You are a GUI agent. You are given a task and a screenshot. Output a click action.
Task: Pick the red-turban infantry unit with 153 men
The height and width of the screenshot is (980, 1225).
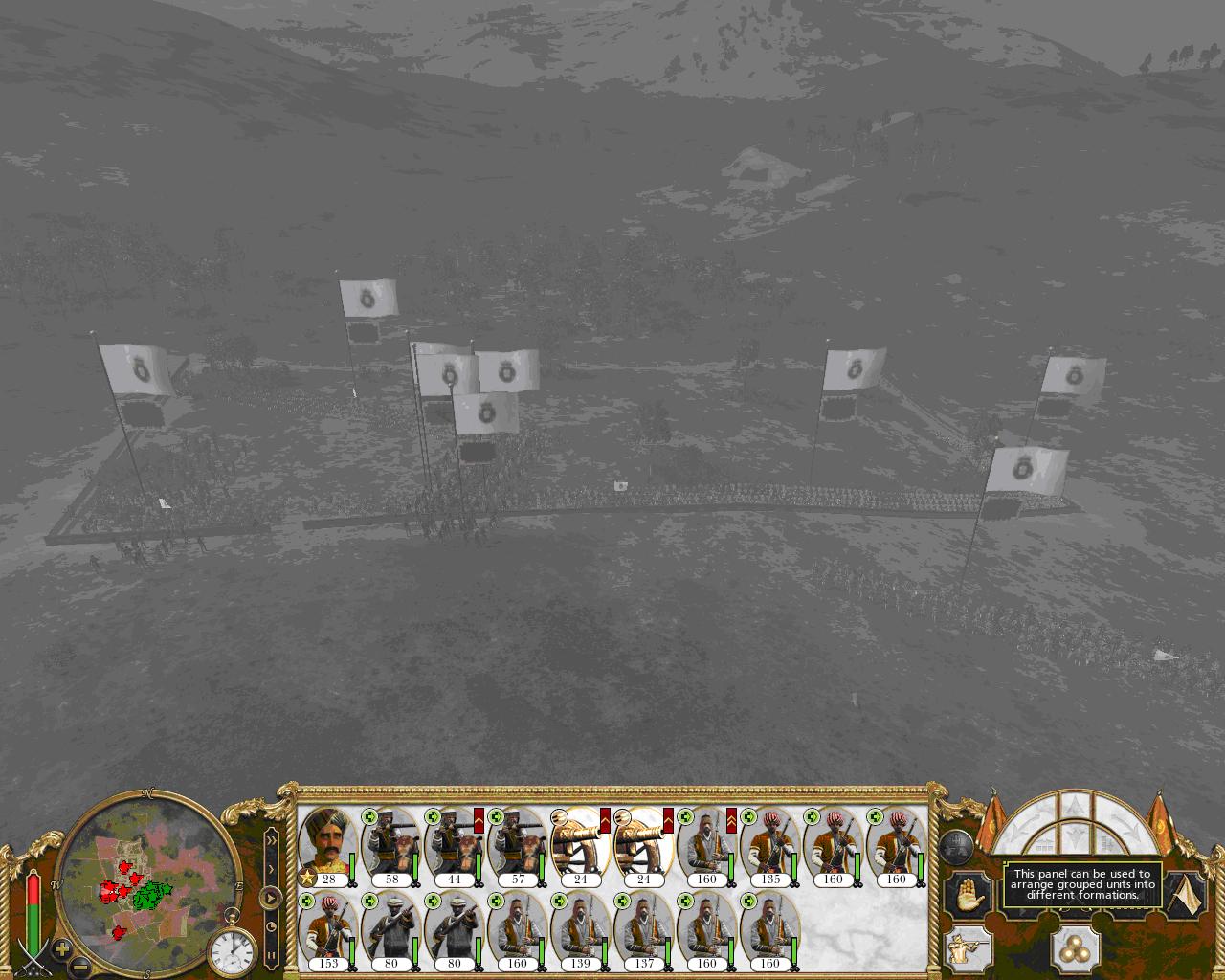(x=328, y=929)
